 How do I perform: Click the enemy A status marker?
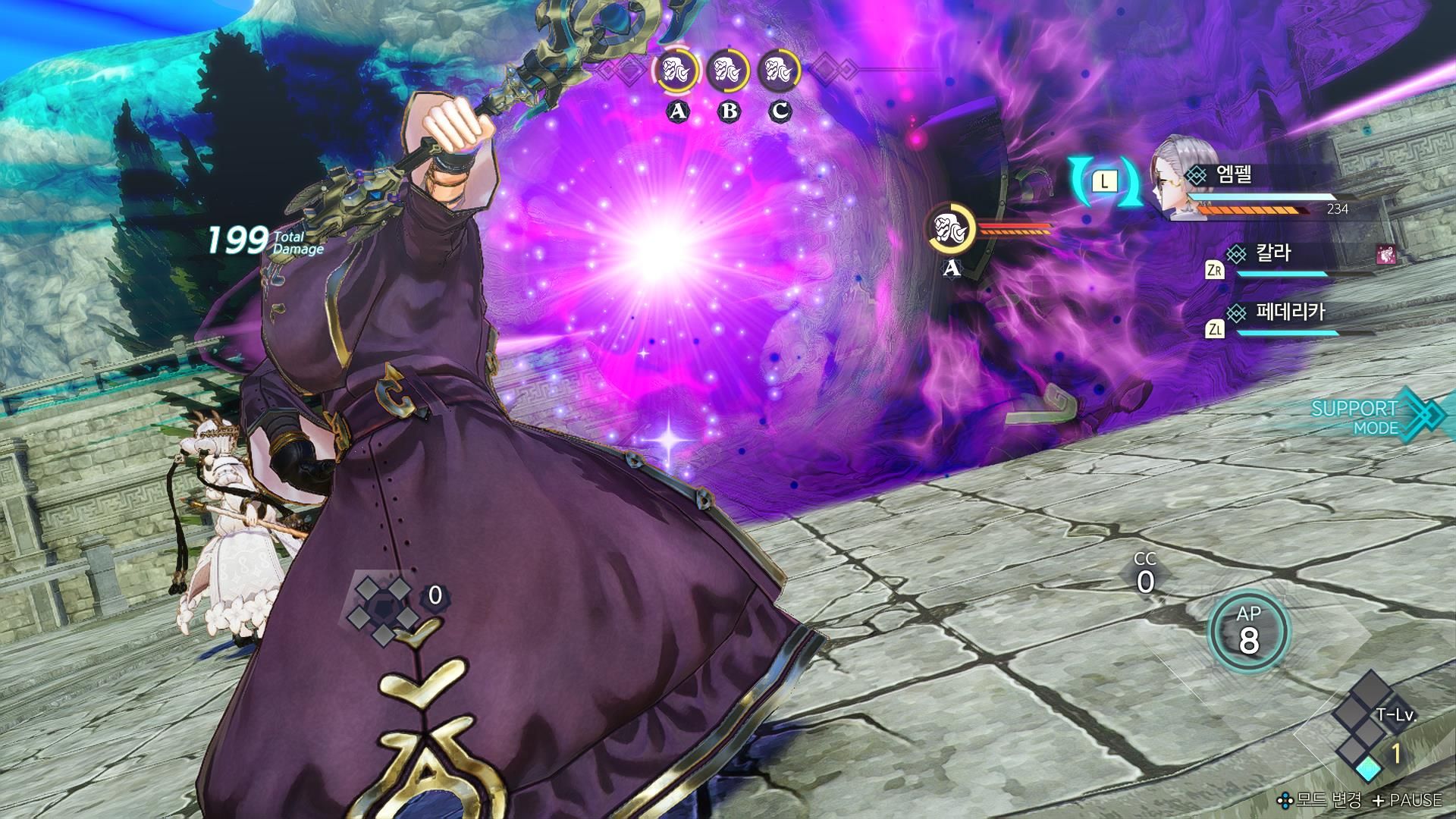(x=952, y=229)
